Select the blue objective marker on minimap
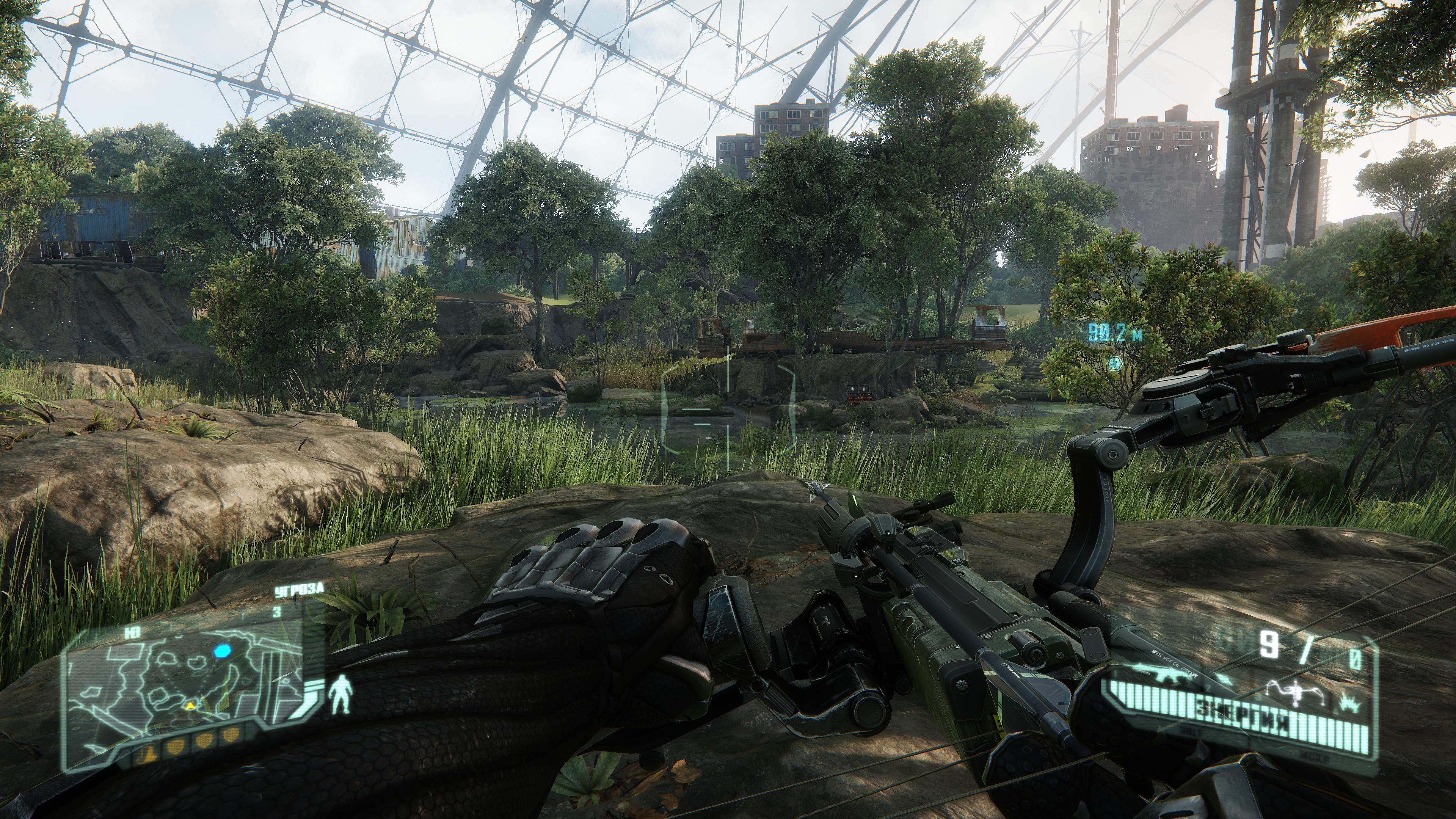Image resolution: width=1456 pixels, height=819 pixels. coord(222,651)
